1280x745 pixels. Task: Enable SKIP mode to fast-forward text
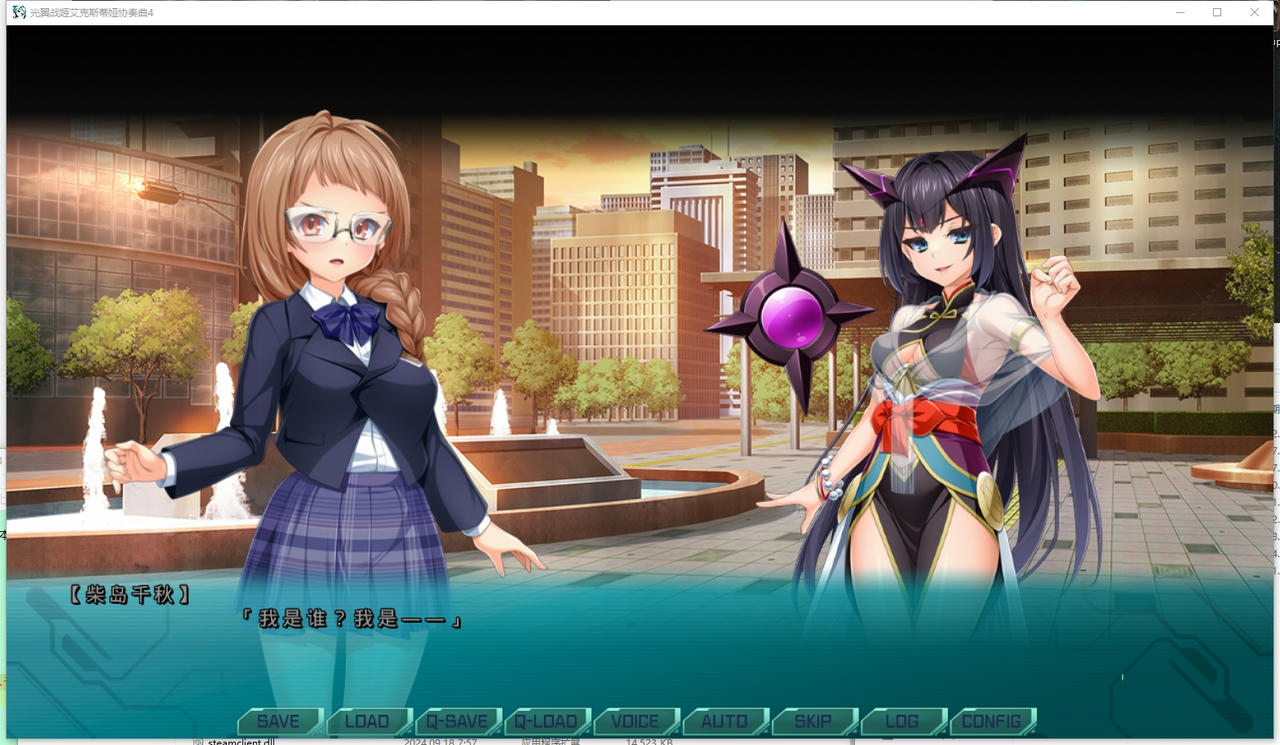[x=814, y=720]
